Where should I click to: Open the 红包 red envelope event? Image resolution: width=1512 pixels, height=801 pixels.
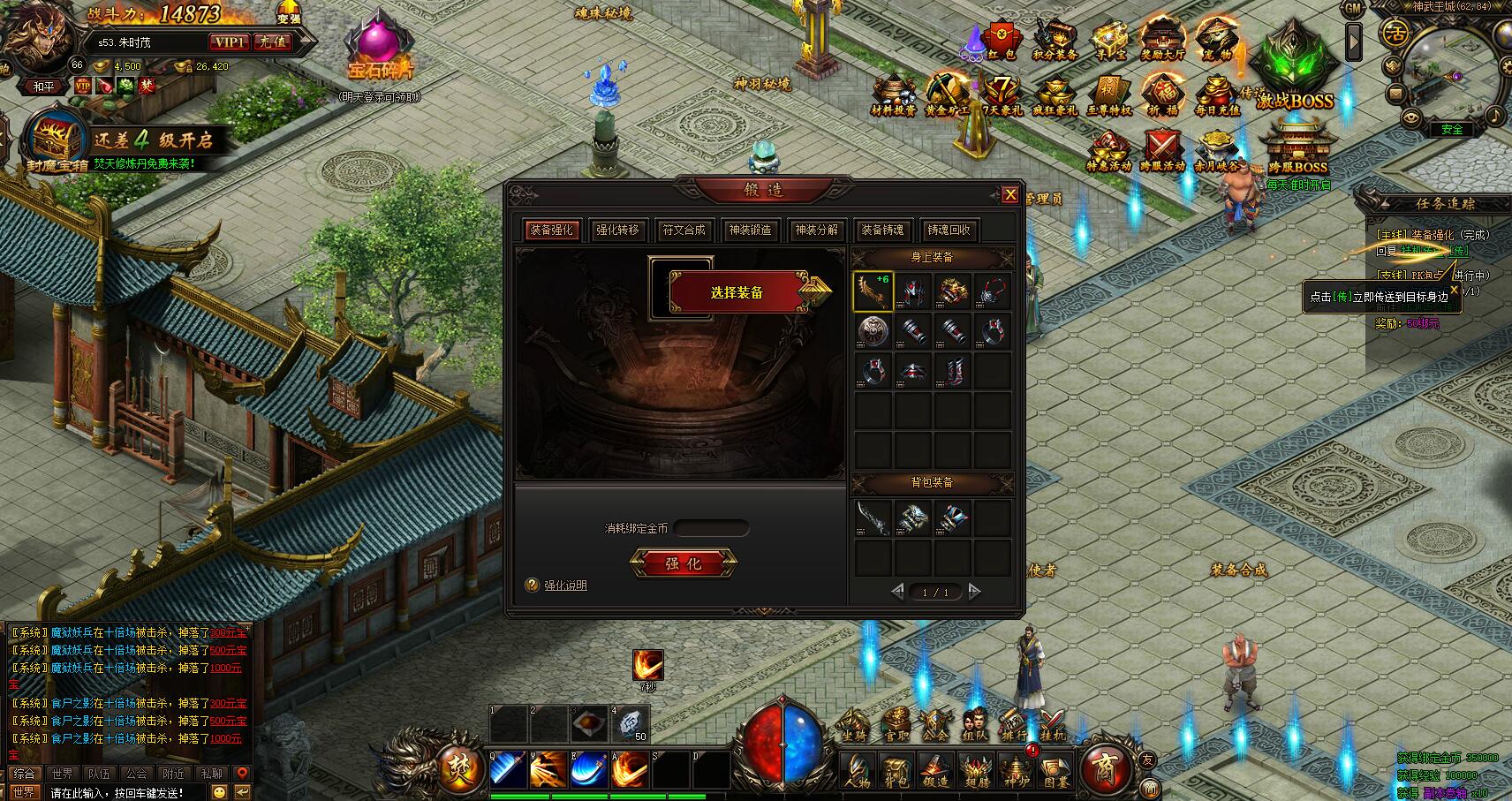(1001, 41)
